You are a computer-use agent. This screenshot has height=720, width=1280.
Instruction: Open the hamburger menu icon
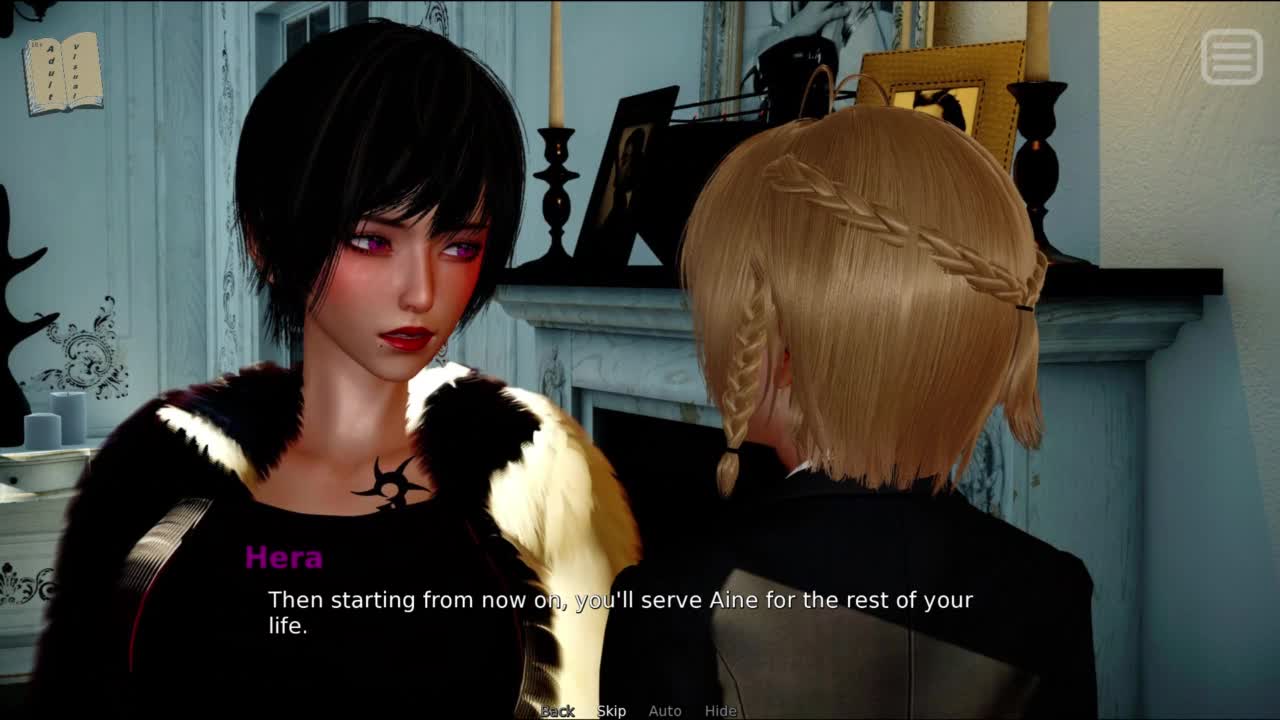1231,56
